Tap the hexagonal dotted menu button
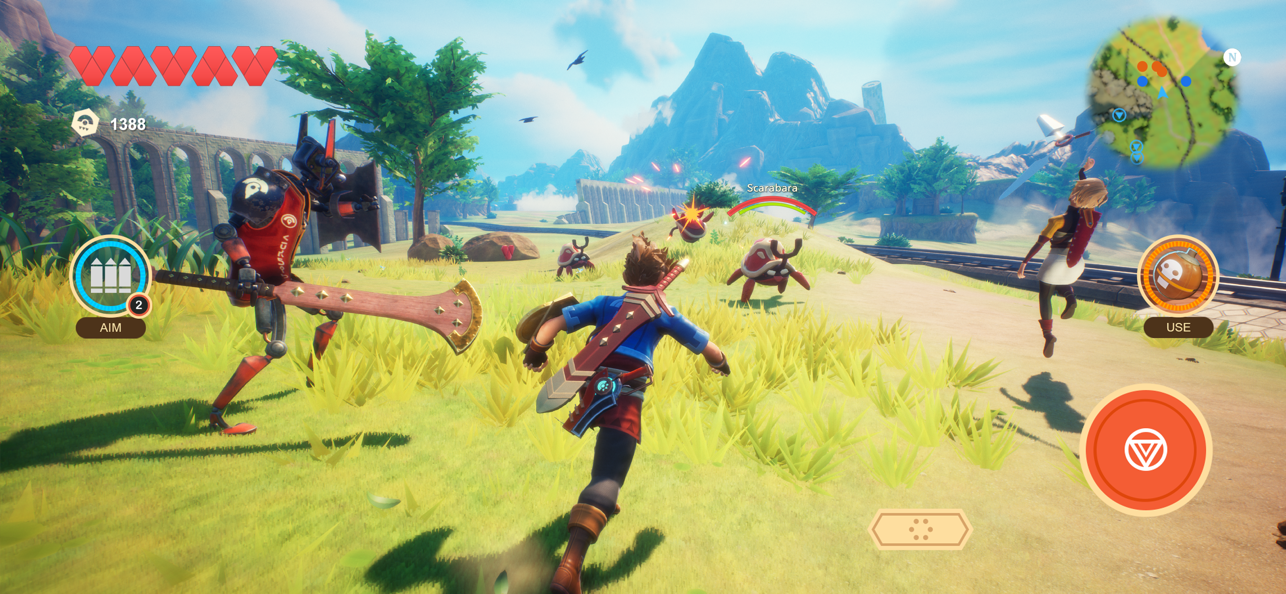This screenshot has width=1286, height=594. (x=920, y=530)
